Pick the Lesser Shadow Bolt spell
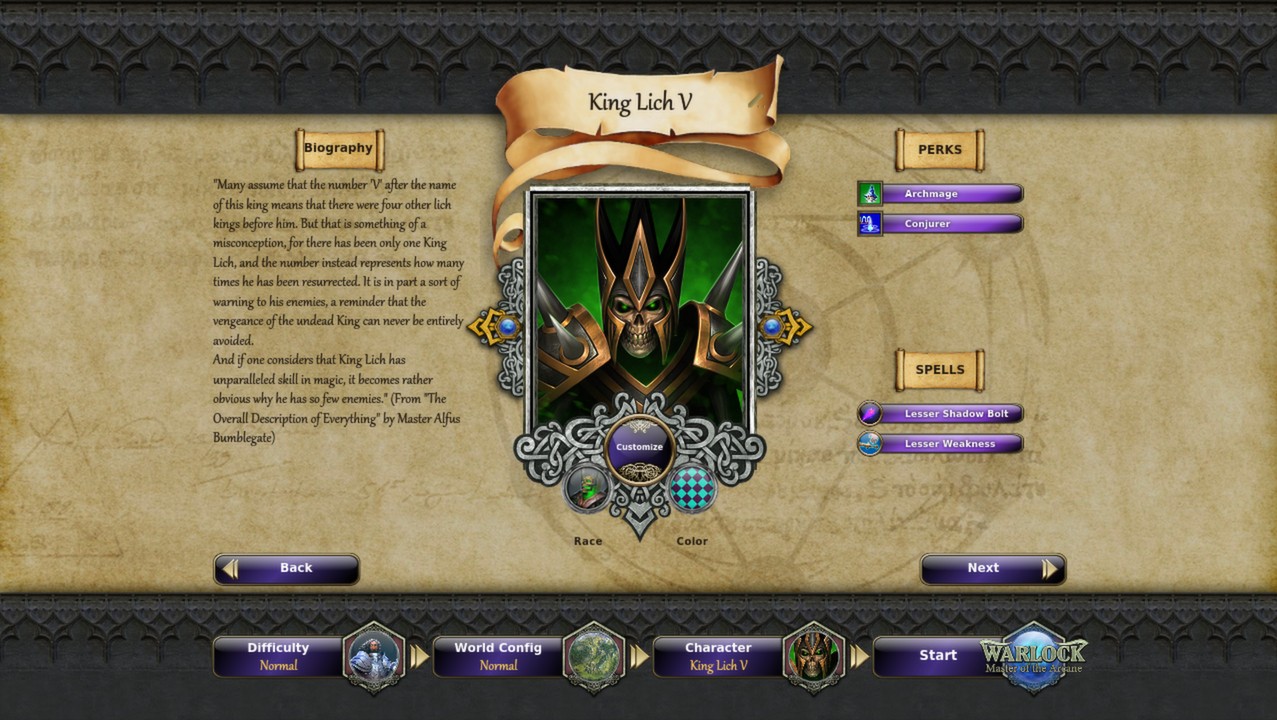Screen dimensions: 1277x720 (x=940, y=414)
